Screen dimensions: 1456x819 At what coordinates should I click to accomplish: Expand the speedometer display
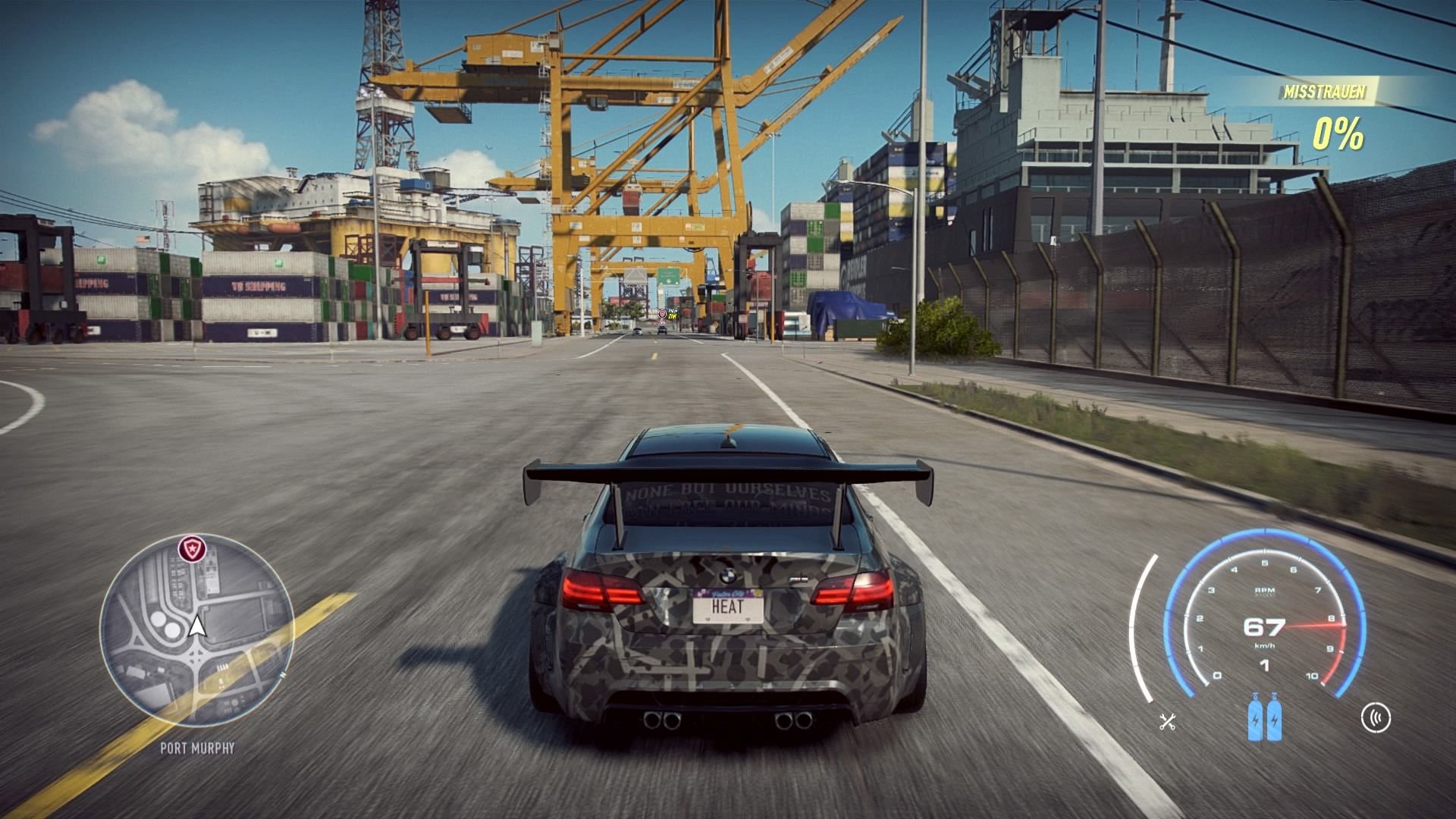tap(1263, 629)
